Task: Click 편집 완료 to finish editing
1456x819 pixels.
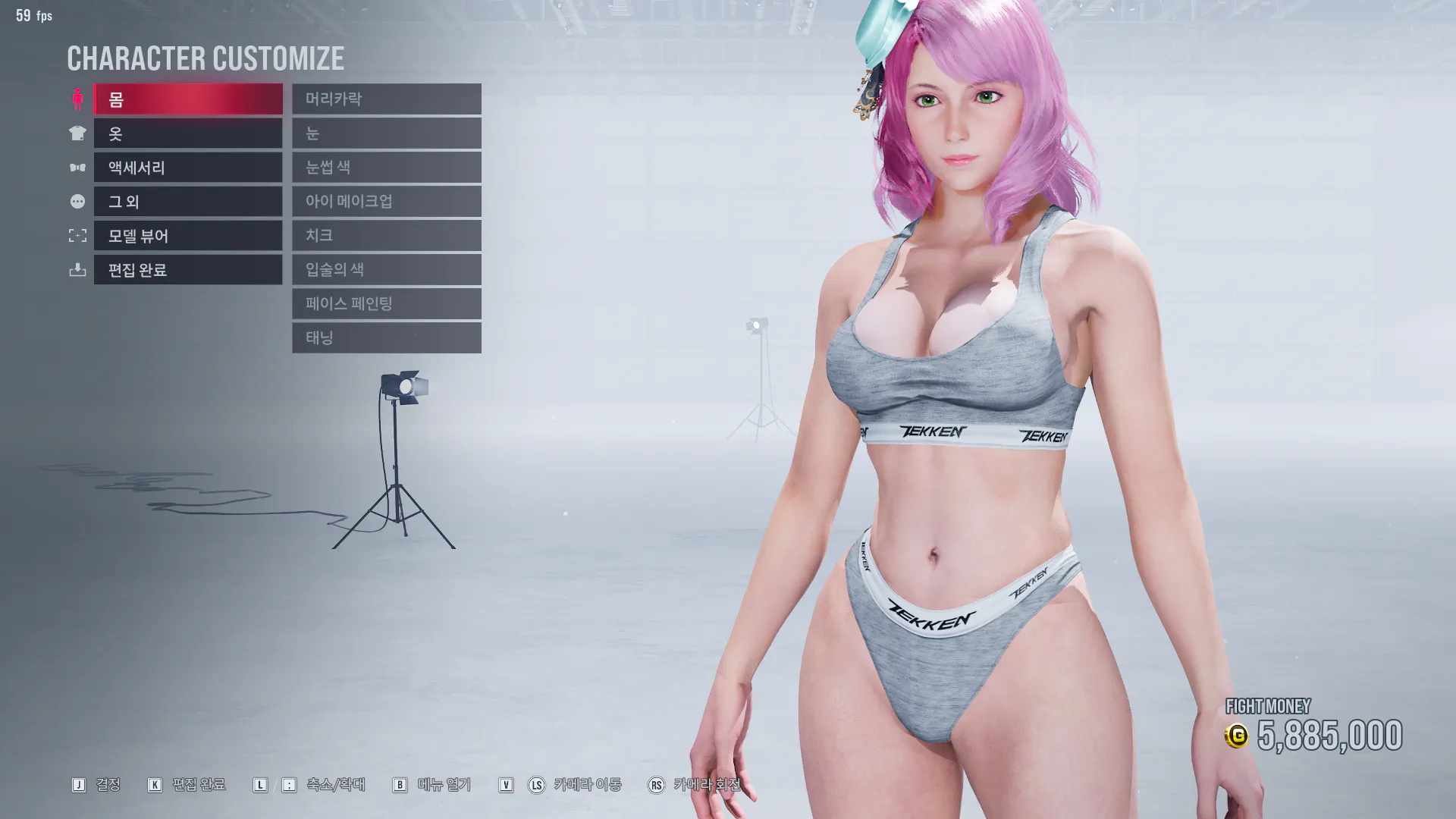Action: pyautogui.click(x=187, y=270)
